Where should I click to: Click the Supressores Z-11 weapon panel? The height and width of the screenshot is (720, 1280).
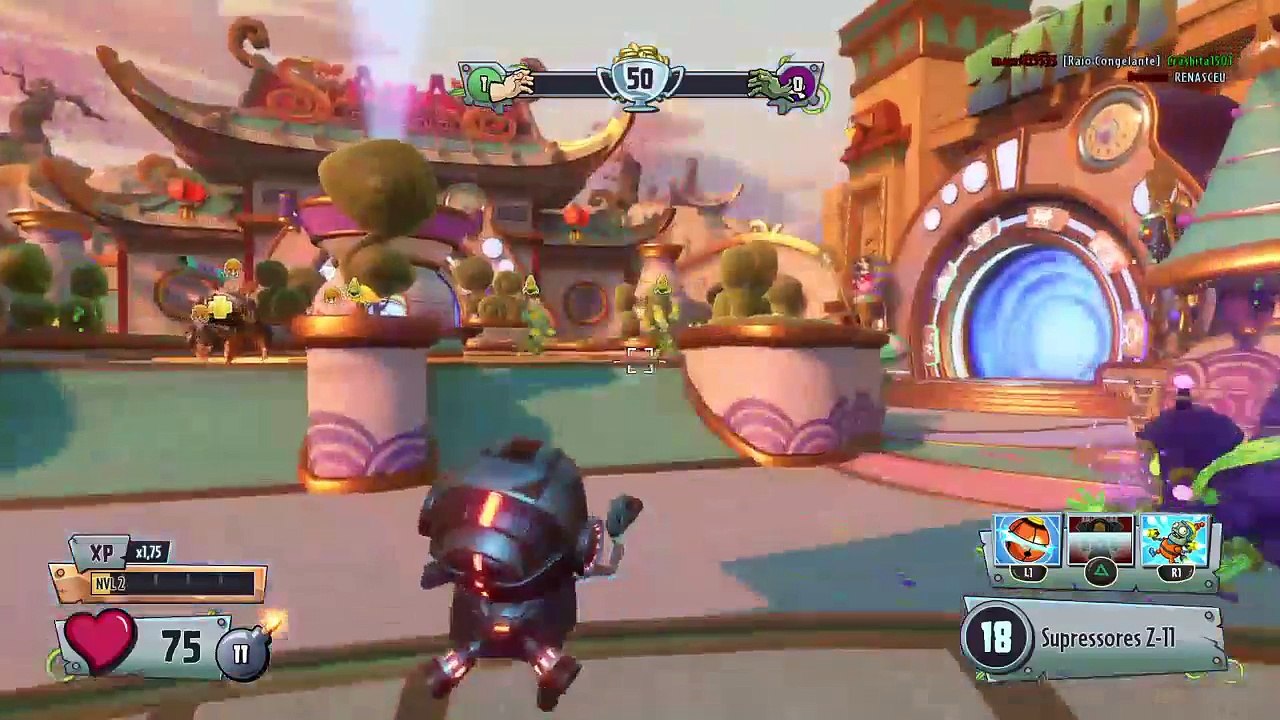click(x=1094, y=638)
